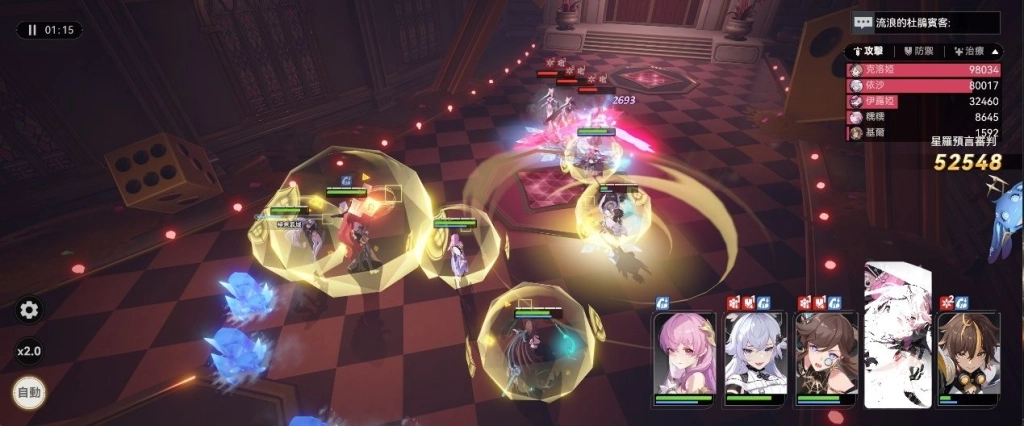Viewport: 1024px width, 426px height.
Task: Switch to the 防禦 defense tab
Action: point(918,51)
